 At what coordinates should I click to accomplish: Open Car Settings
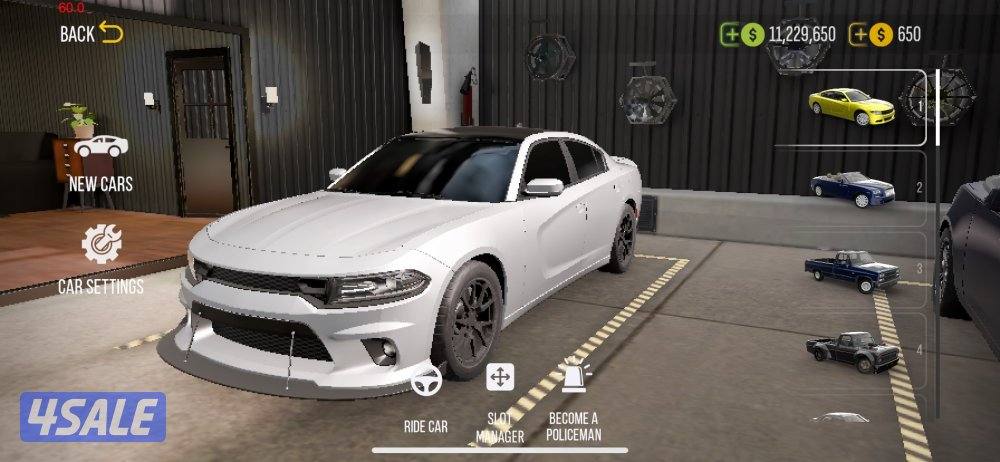100,258
